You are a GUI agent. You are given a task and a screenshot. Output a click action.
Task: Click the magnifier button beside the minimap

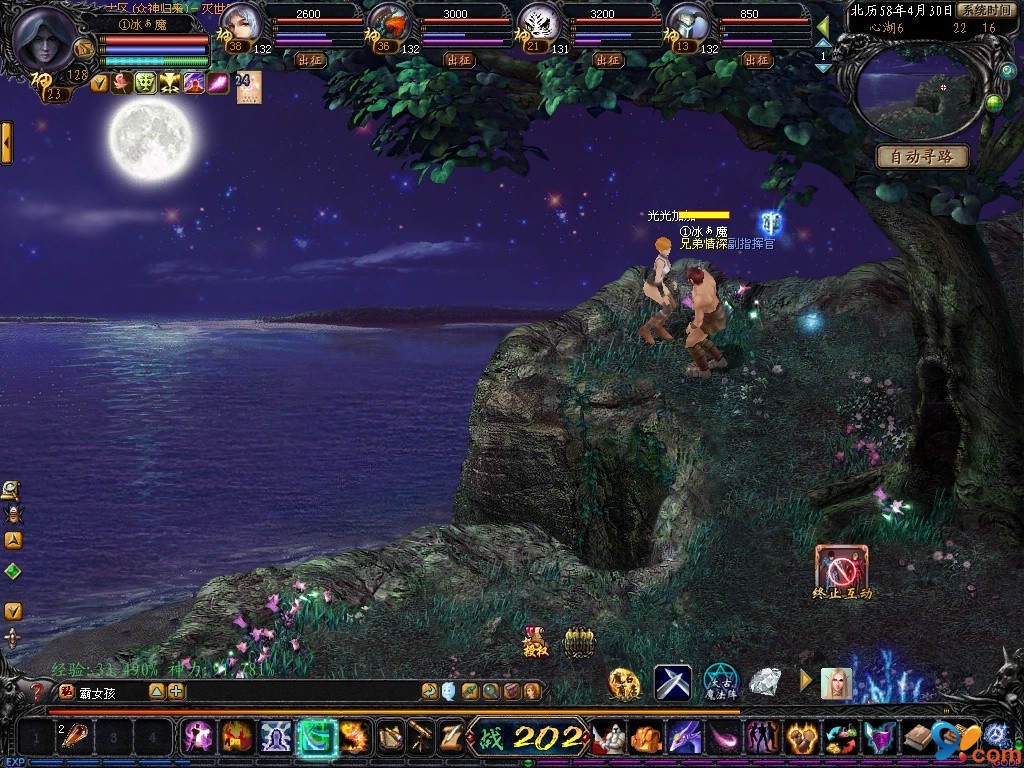[x=1007, y=70]
